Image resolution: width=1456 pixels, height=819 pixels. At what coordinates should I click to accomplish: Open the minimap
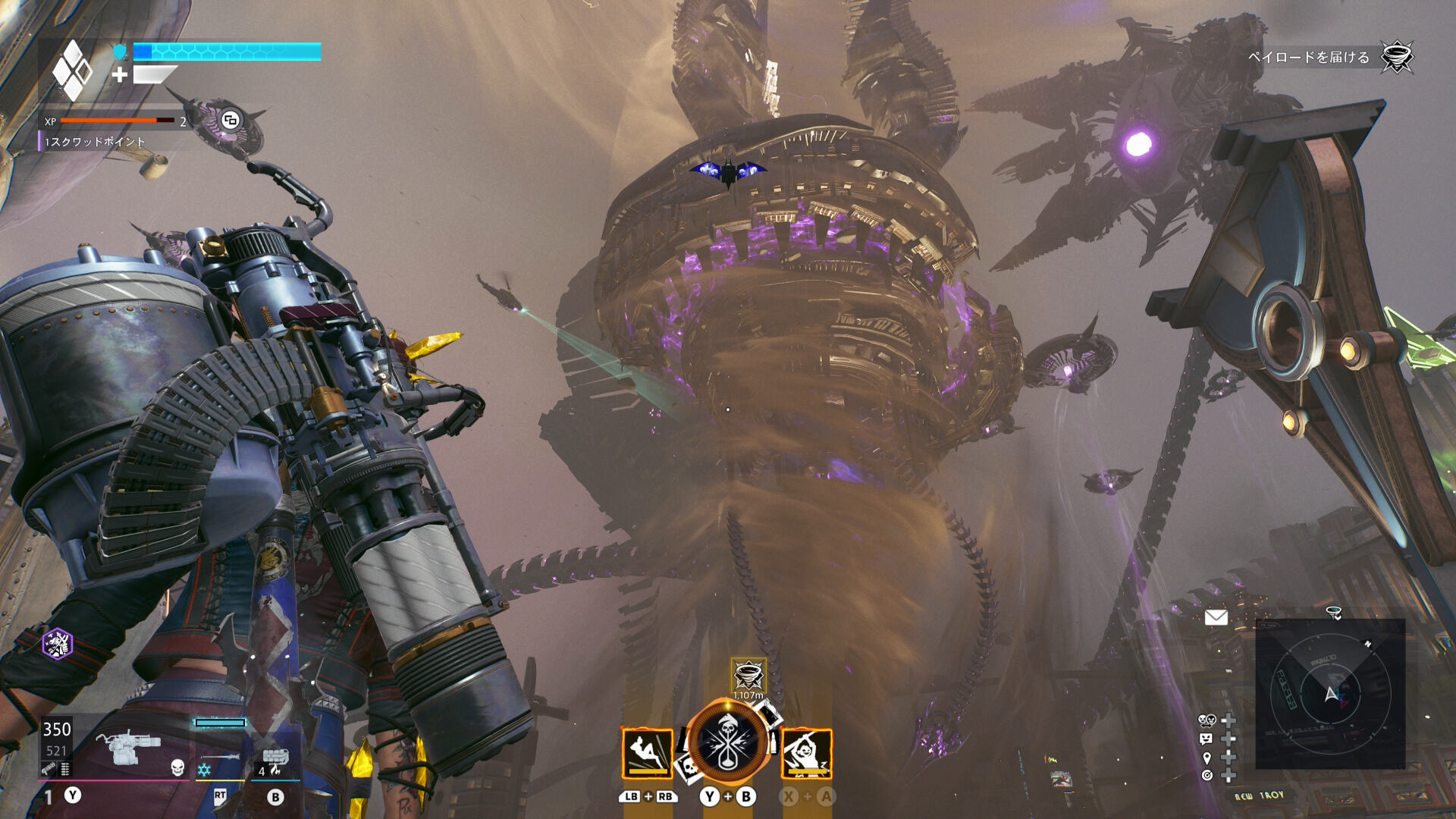1330,693
